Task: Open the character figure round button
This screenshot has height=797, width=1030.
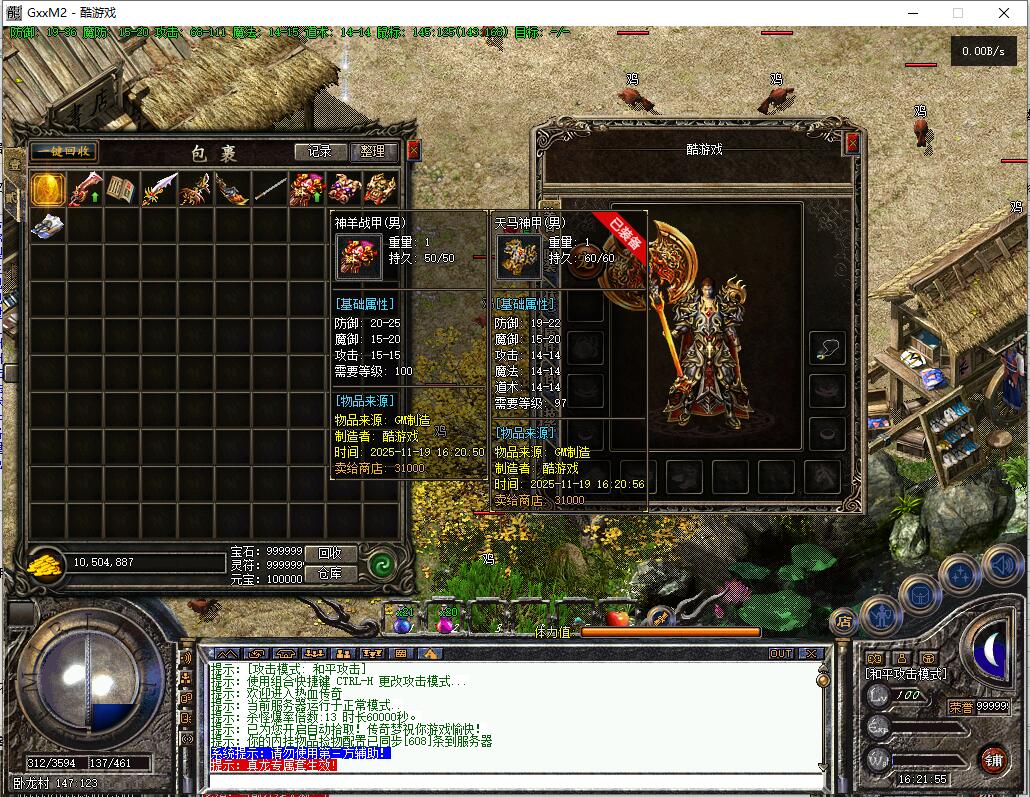Action: click(882, 614)
